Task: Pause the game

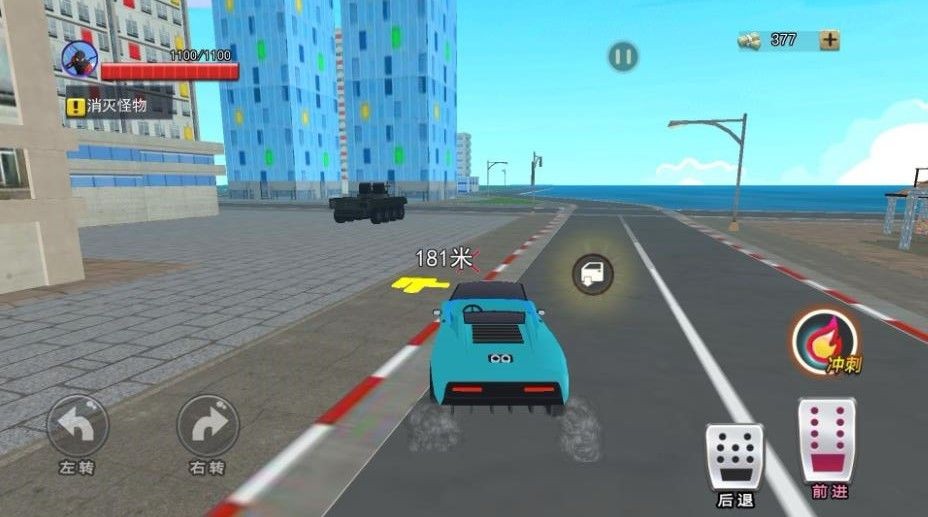Action: click(623, 56)
